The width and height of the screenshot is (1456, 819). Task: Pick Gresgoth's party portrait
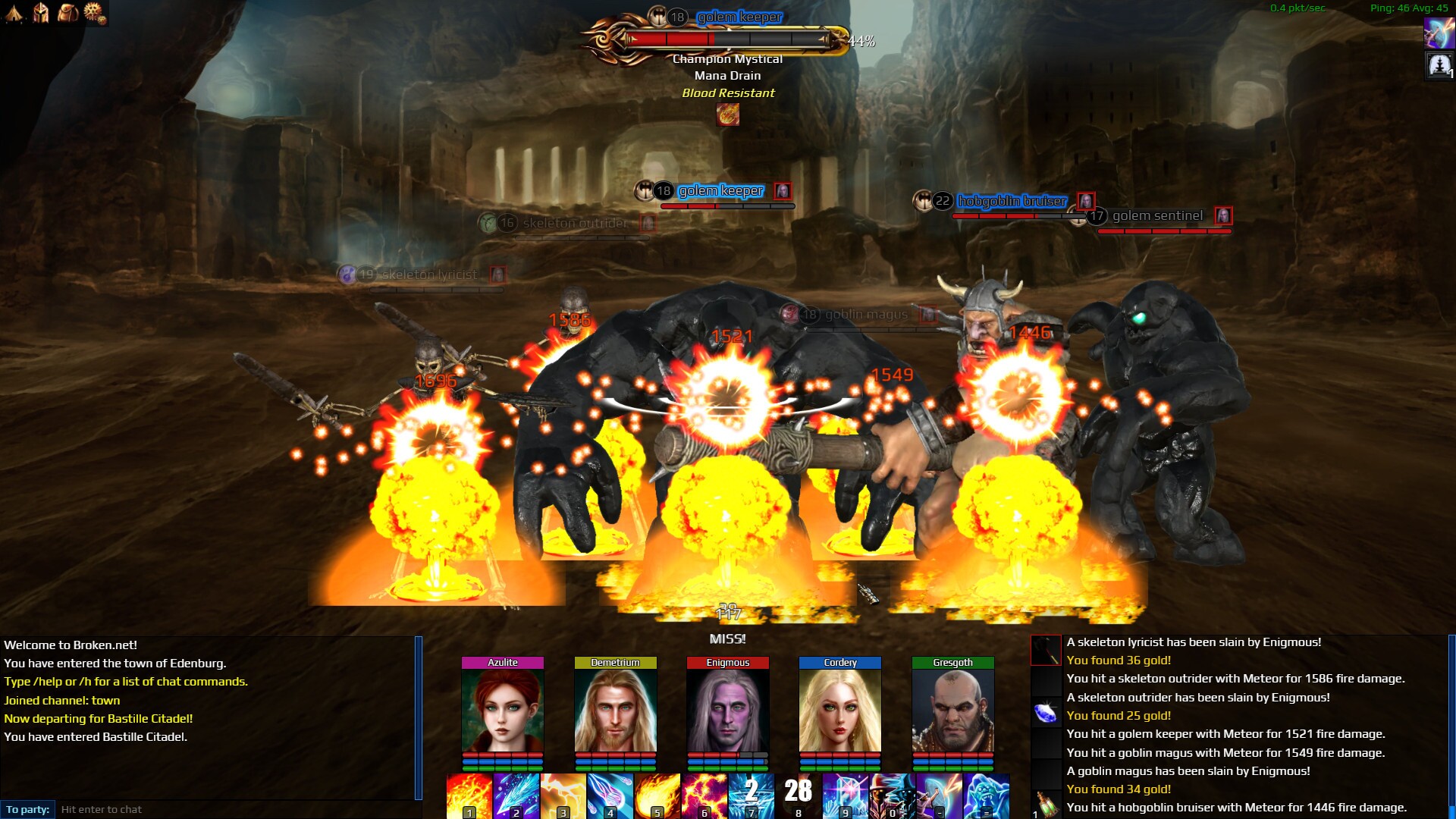pos(953,711)
